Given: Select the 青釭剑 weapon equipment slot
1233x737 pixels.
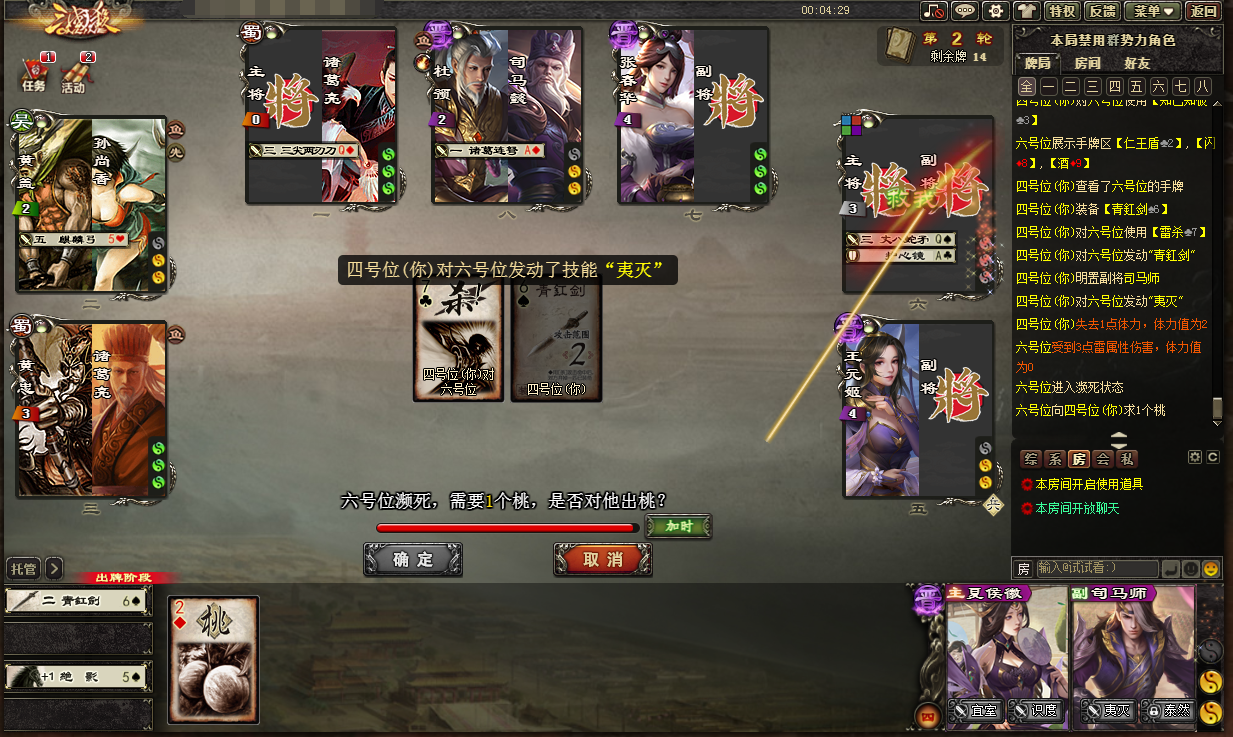Looking at the screenshot, I should 77,601.
